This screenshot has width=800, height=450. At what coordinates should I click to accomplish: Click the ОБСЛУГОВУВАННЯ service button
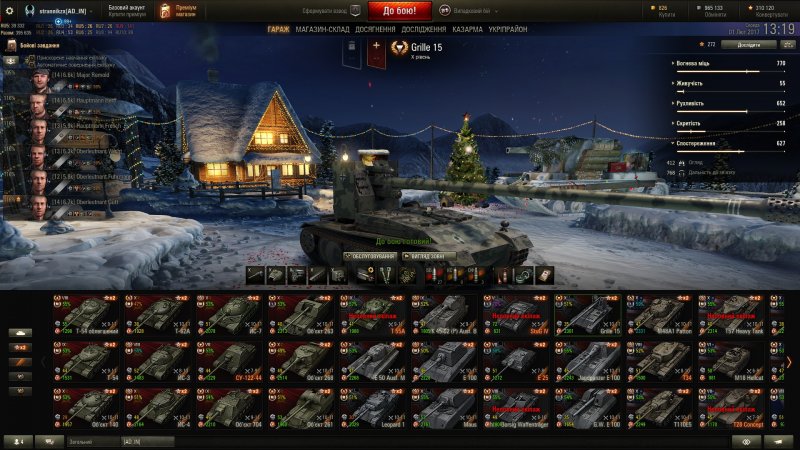pos(370,256)
